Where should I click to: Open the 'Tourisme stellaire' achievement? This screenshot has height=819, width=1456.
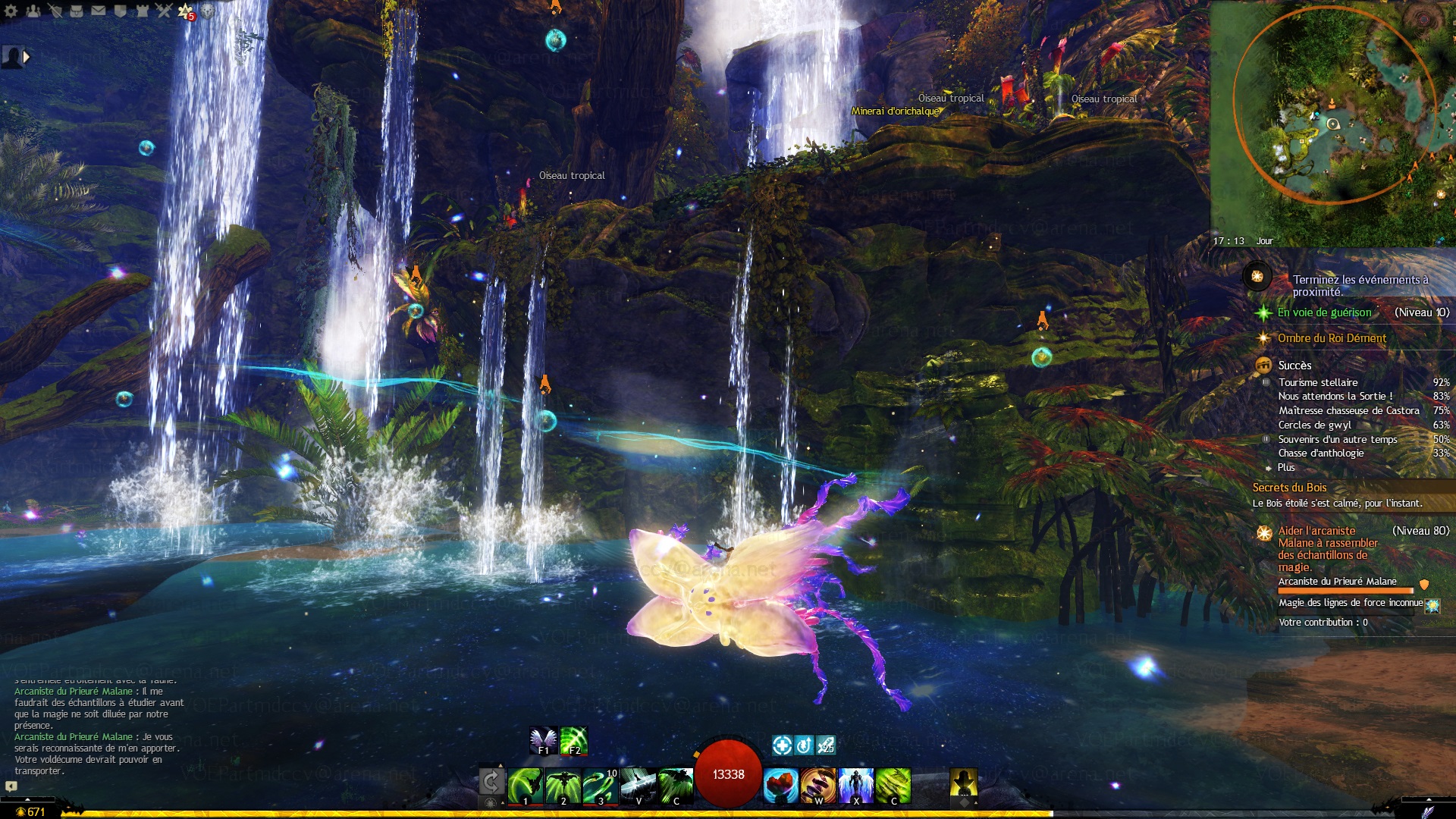(x=1318, y=382)
